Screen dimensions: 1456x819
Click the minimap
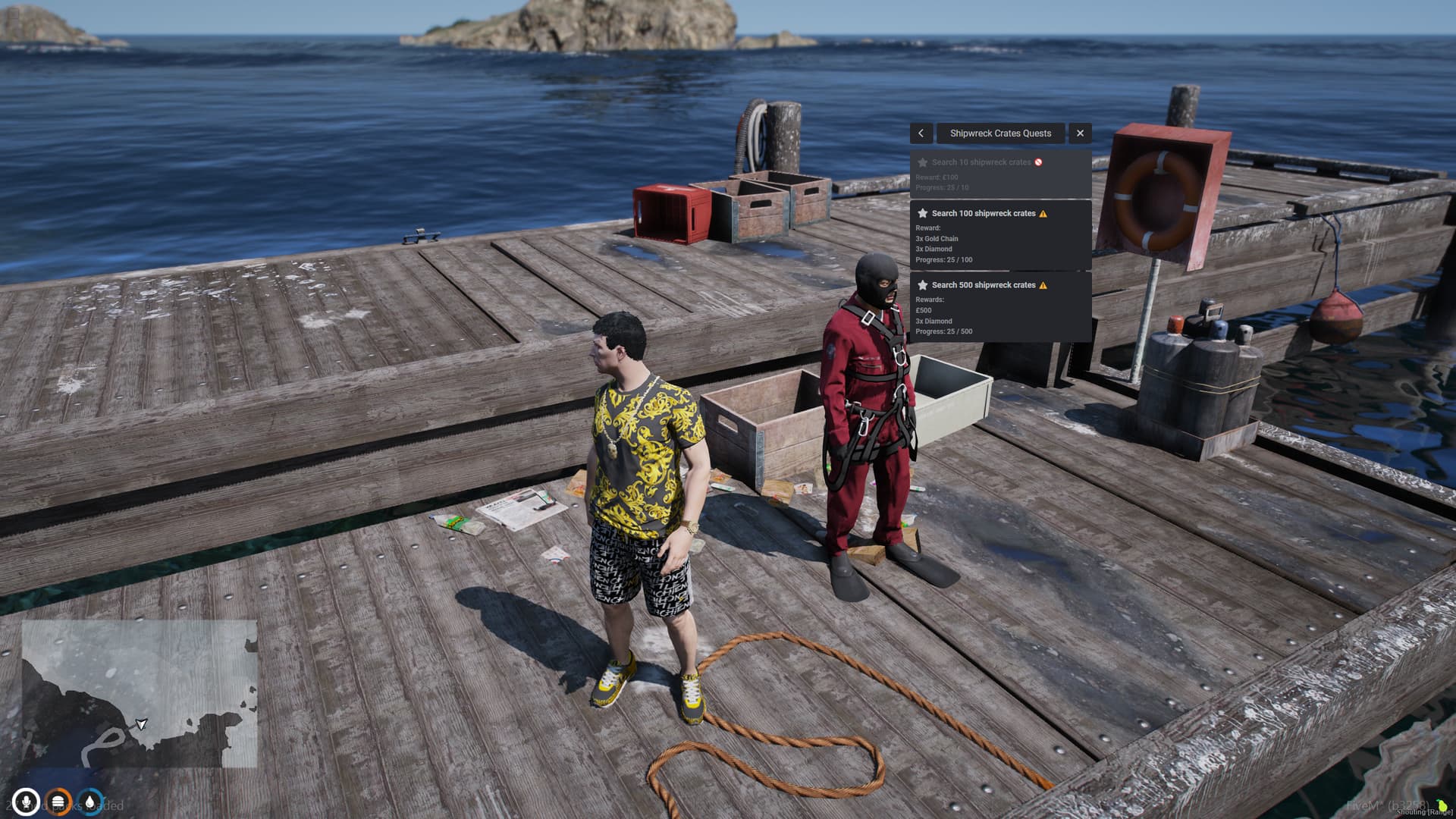(140, 693)
